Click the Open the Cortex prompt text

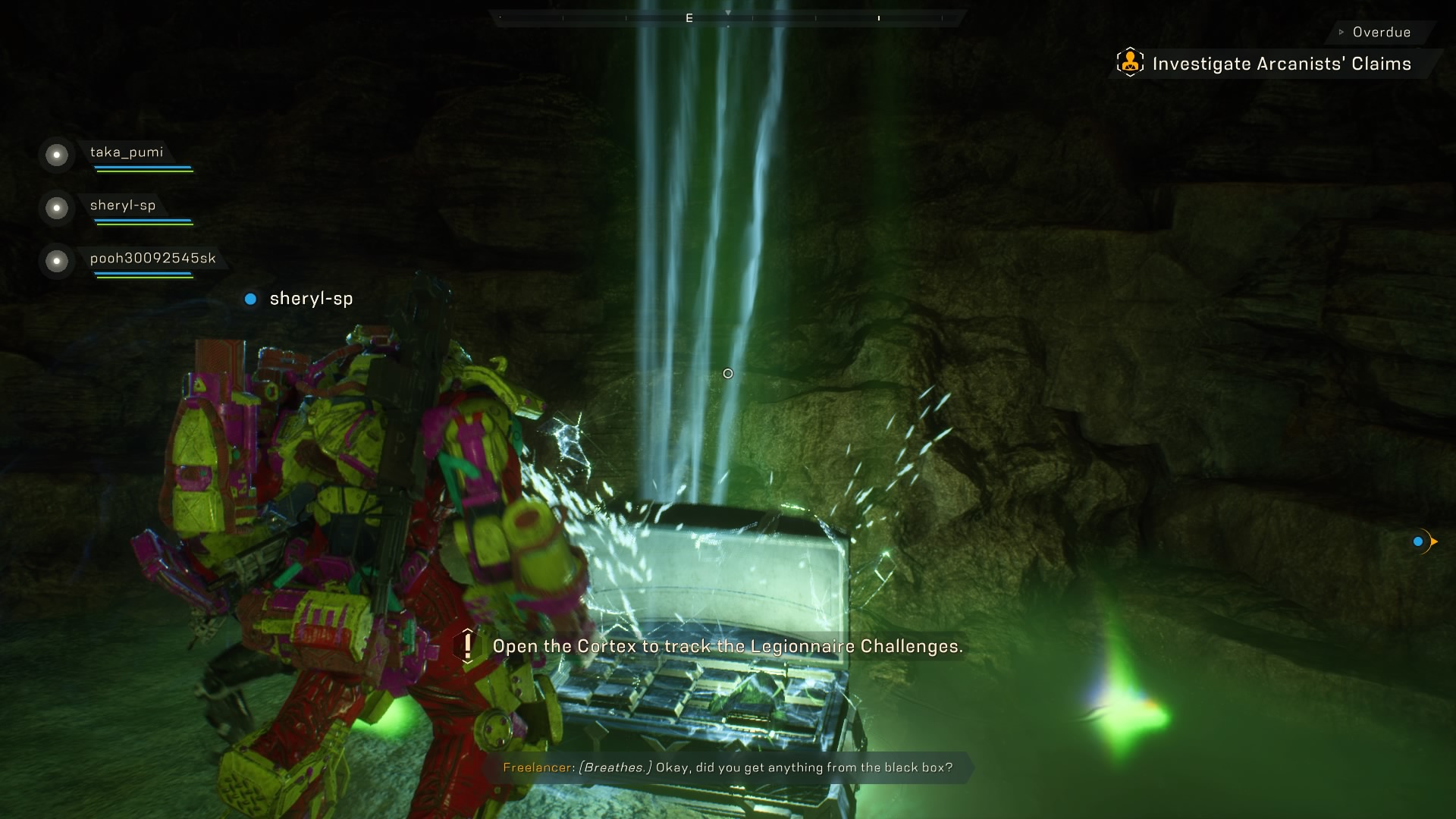(x=728, y=647)
